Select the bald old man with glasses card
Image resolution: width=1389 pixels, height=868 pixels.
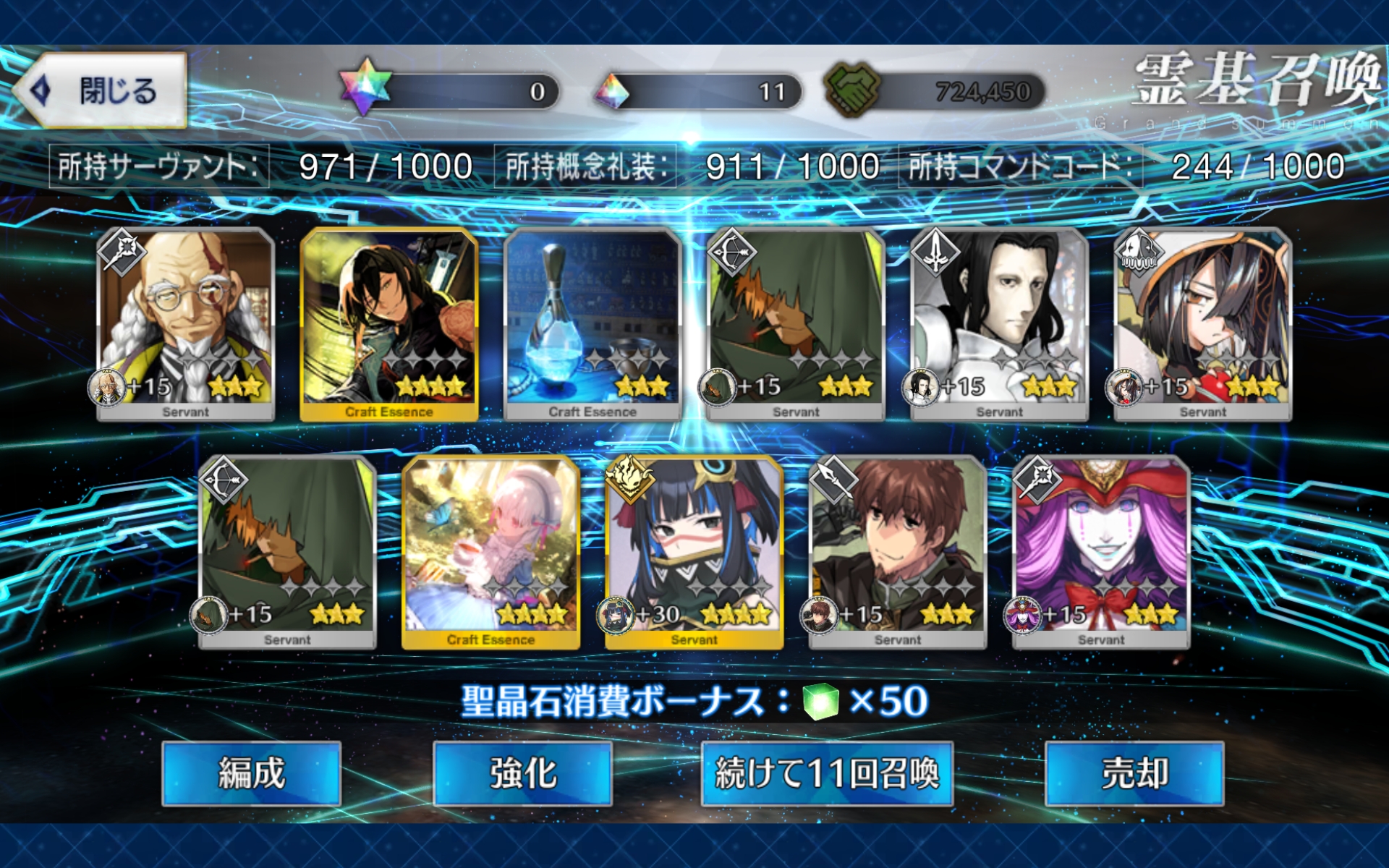click(186, 323)
